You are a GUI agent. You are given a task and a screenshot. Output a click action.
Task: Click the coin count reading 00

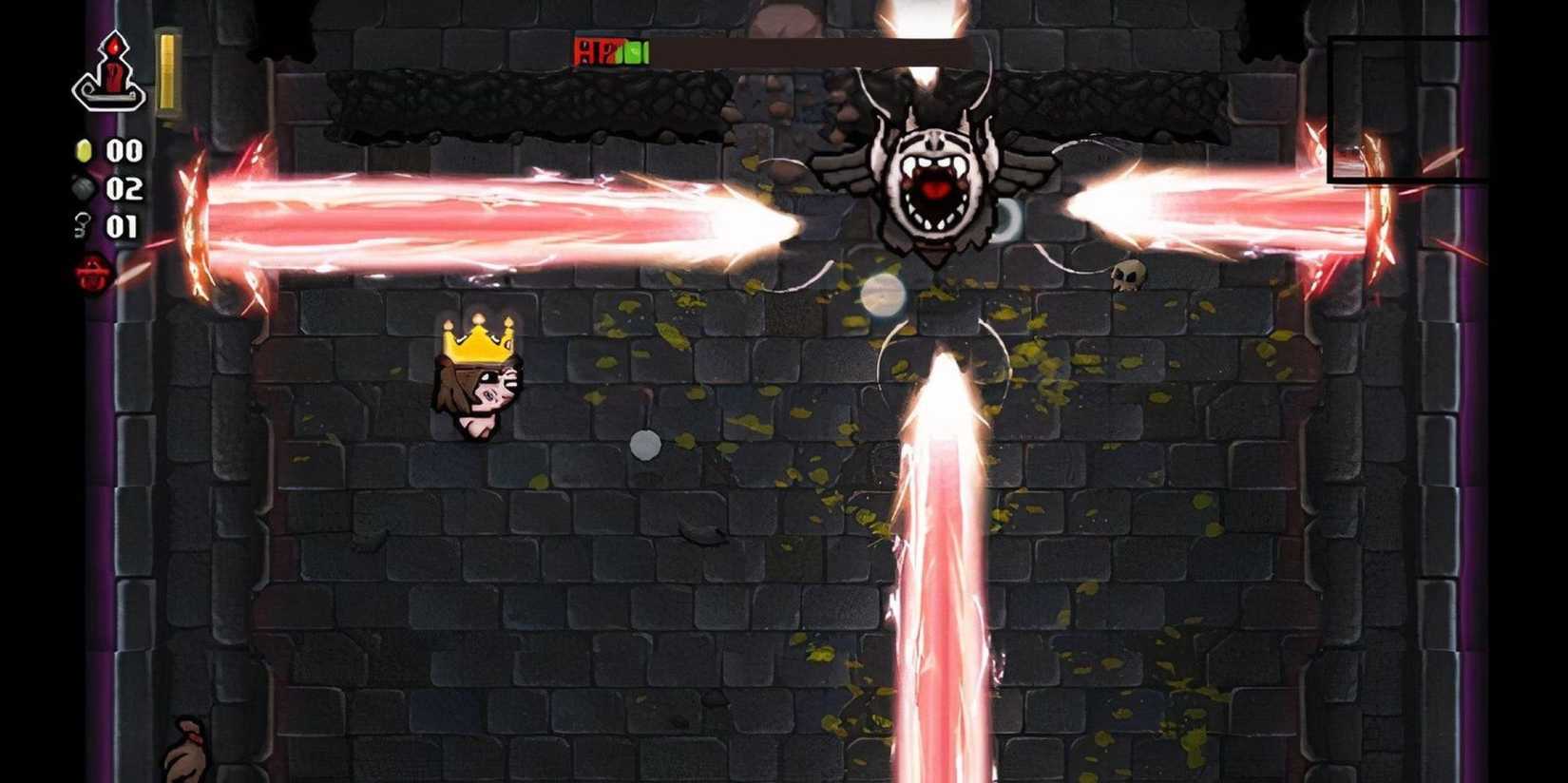point(122,150)
